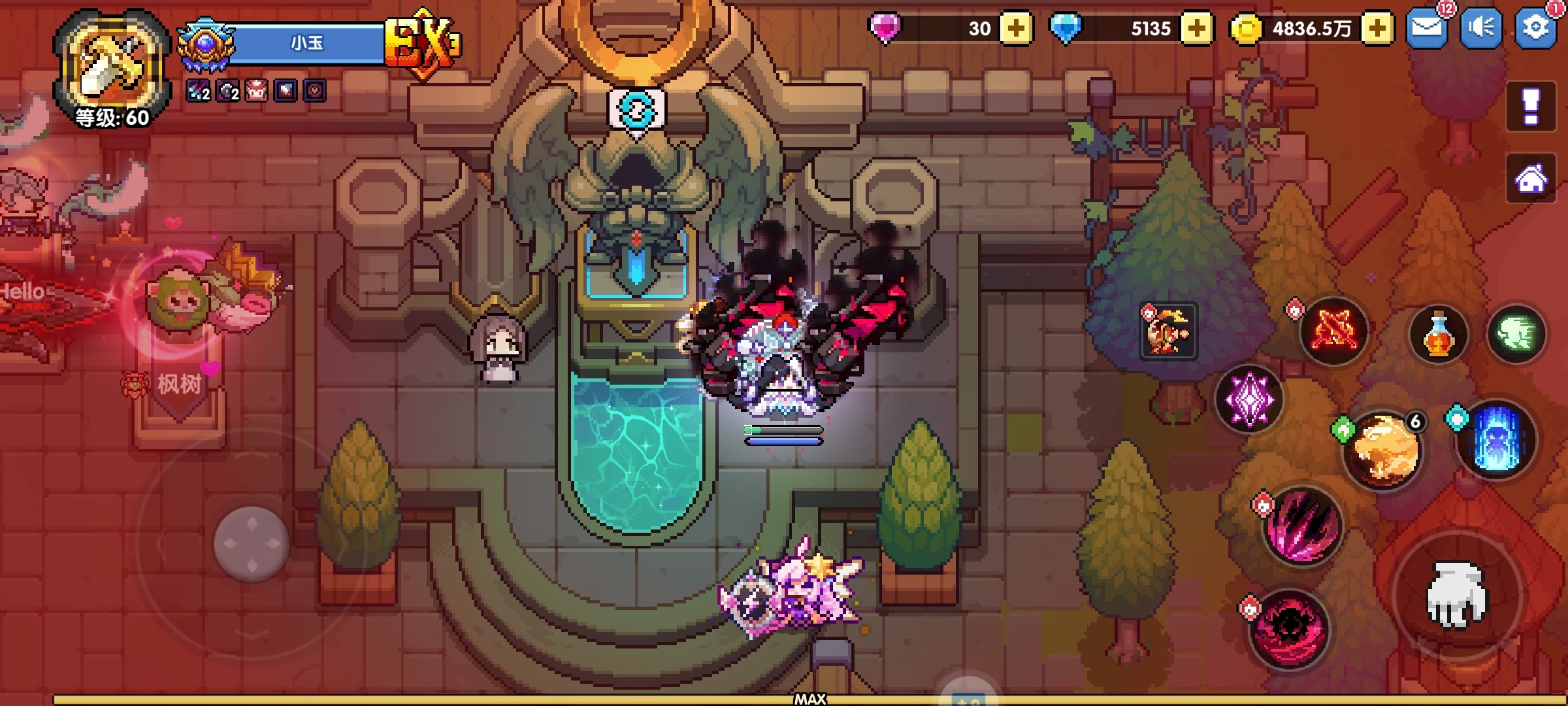Image resolution: width=1568 pixels, height=706 pixels.
Task: Use the golden orb skill
Action: pyautogui.click(x=1383, y=450)
